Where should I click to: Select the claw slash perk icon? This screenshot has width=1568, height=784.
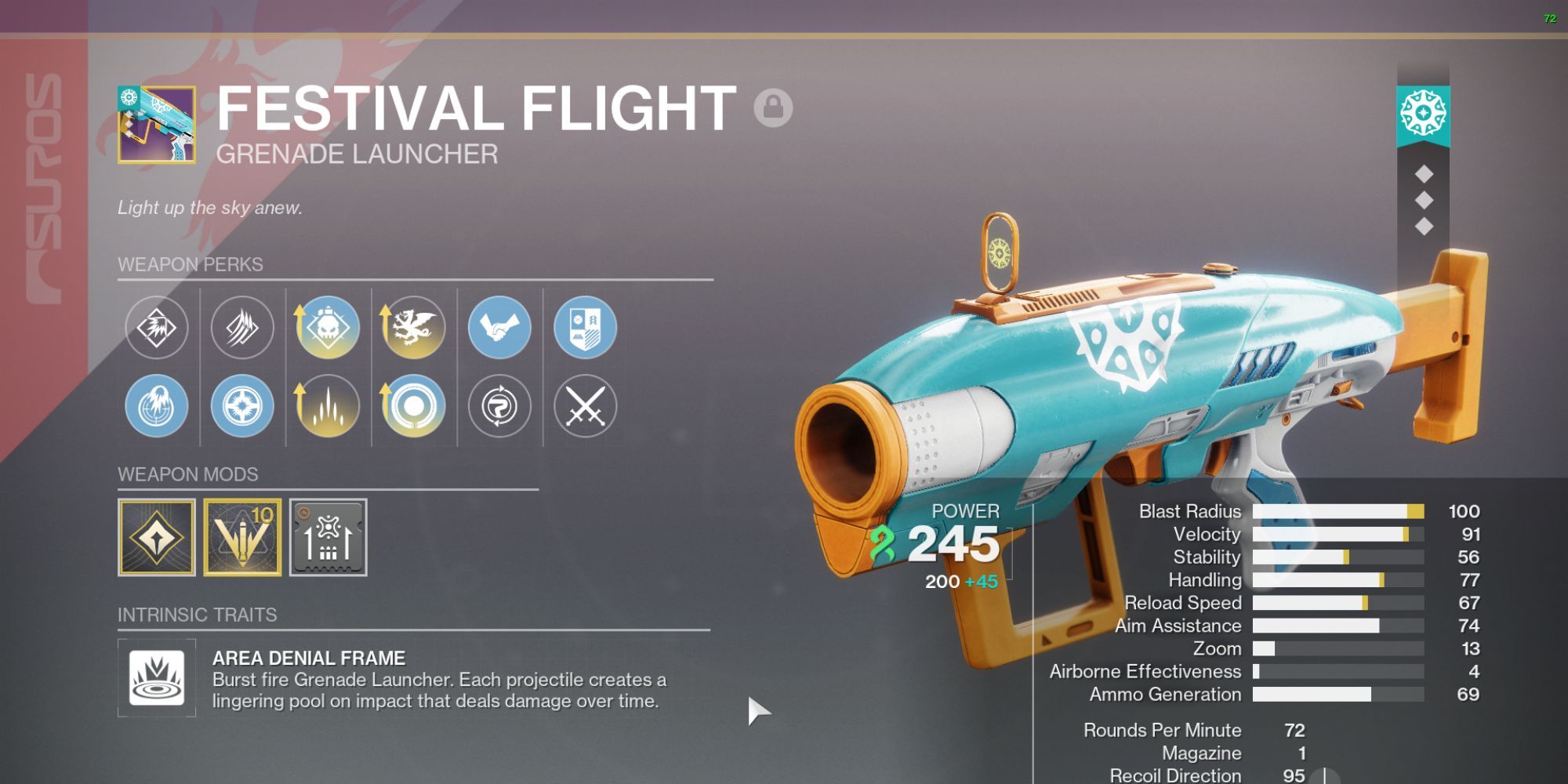click(x=242, y=328)
